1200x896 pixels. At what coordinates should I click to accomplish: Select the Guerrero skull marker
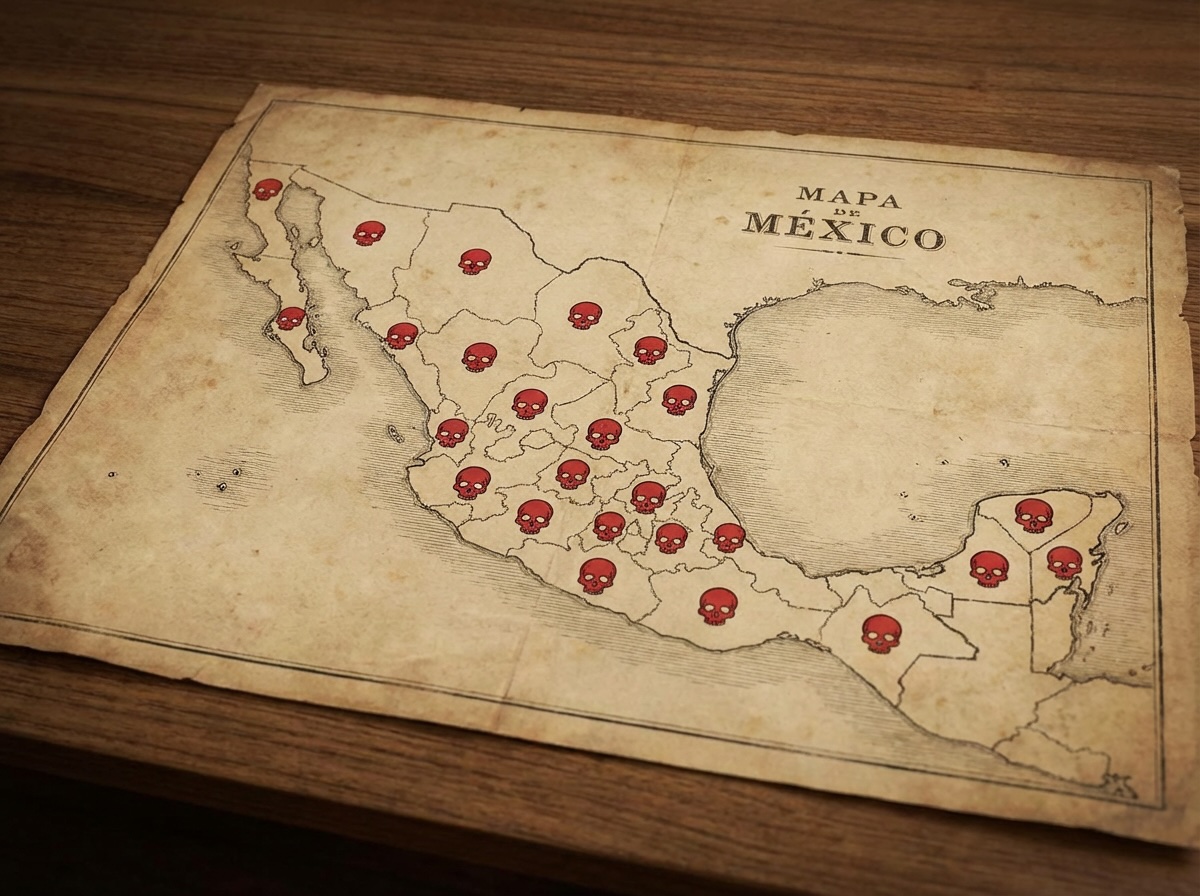[x=597, y=576]
